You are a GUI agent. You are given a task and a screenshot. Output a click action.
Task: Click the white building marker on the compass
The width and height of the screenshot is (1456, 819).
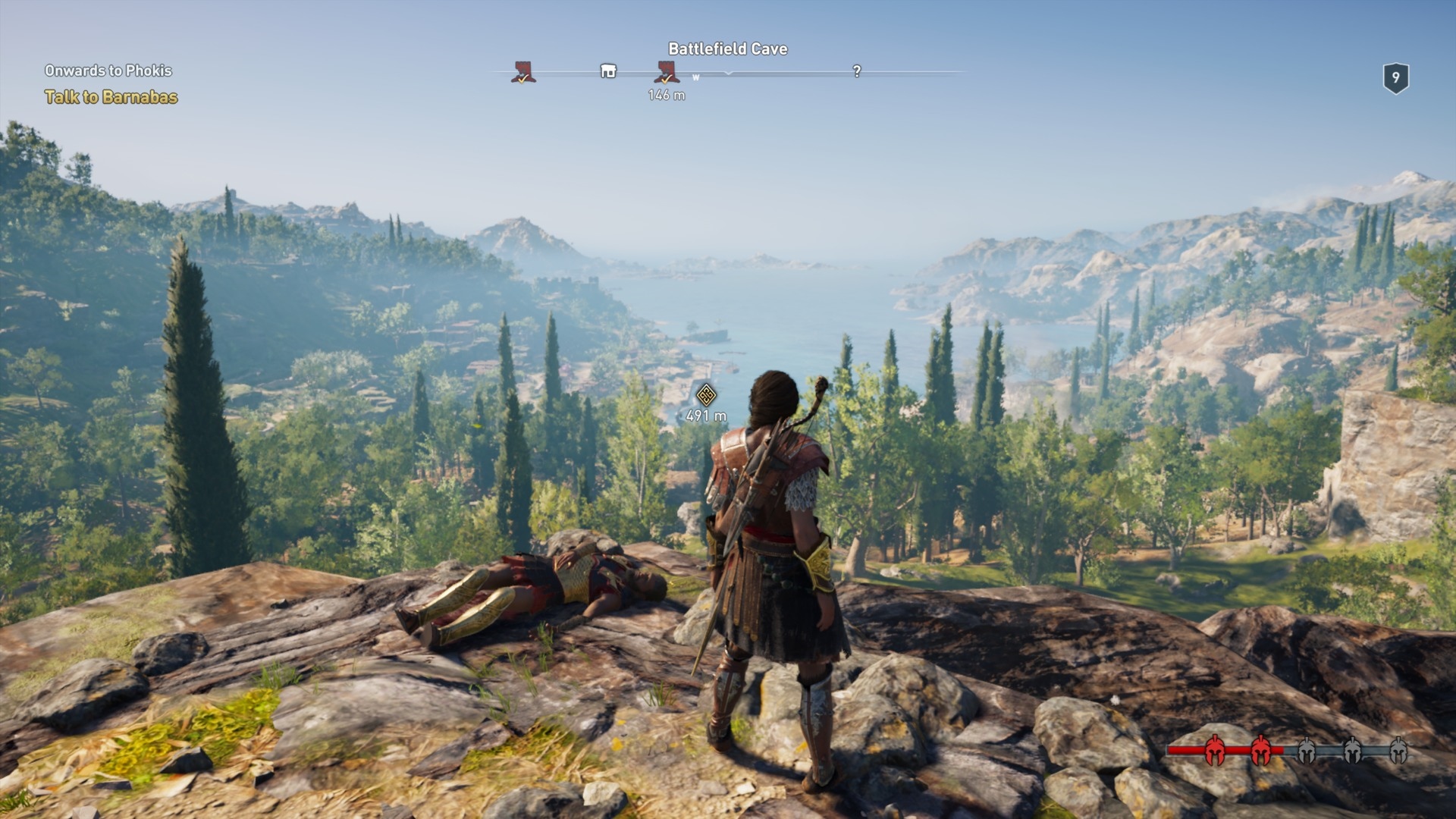[x=608, y=71]
